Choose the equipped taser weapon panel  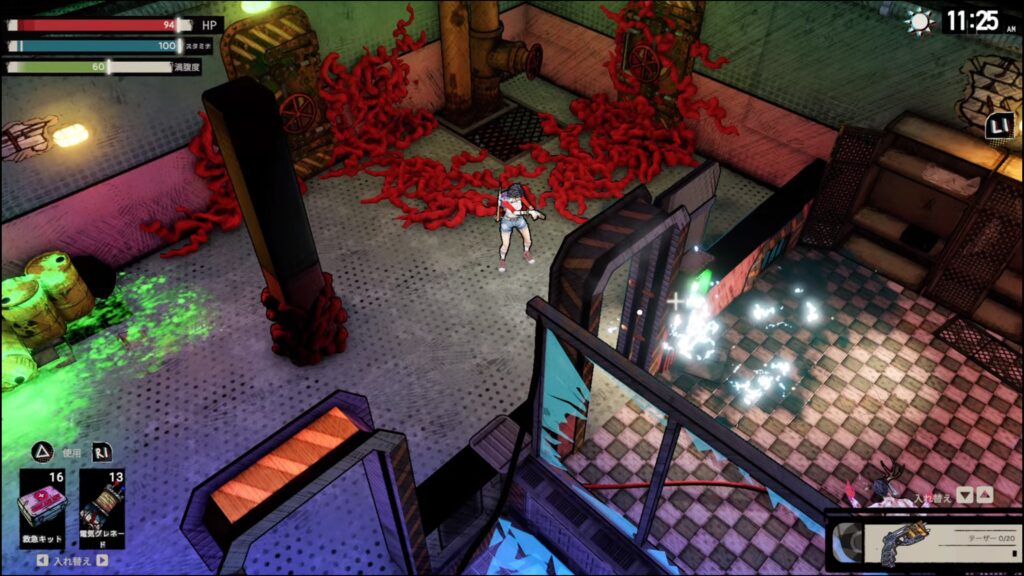pos(925,543)
